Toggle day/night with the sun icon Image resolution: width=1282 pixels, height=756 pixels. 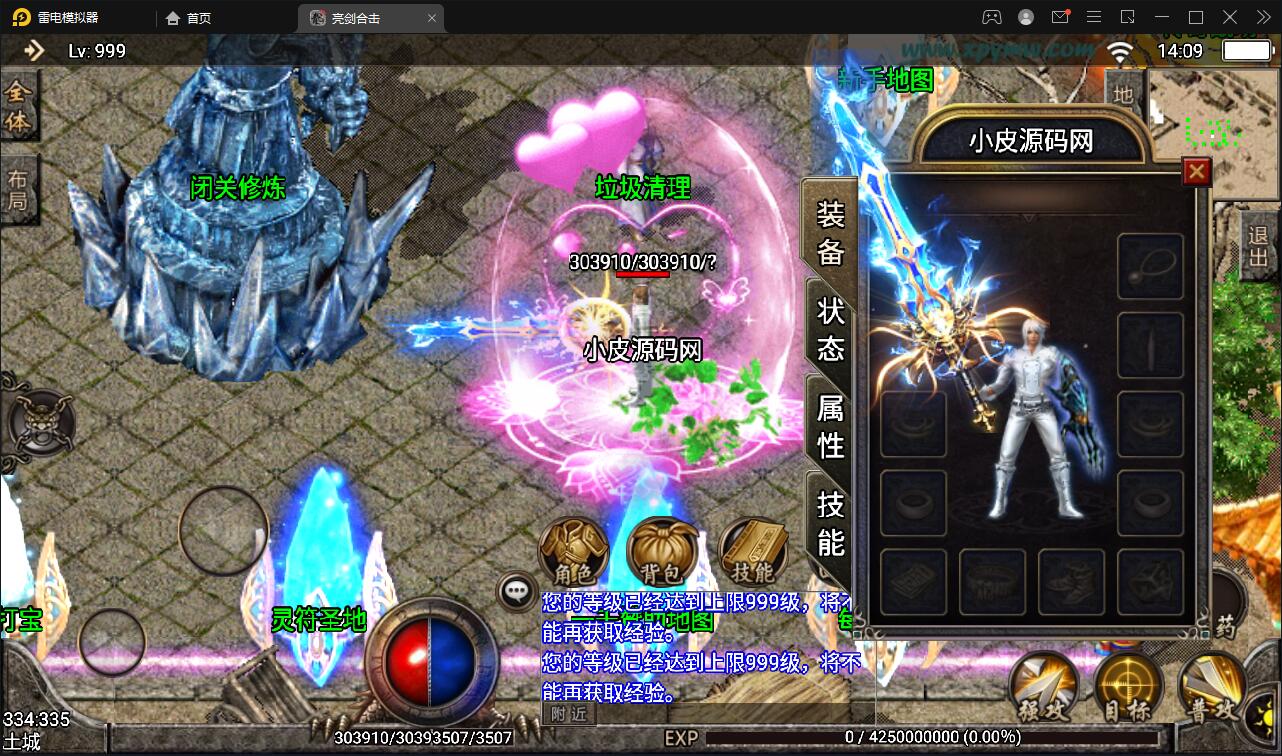click(1267, 716)
